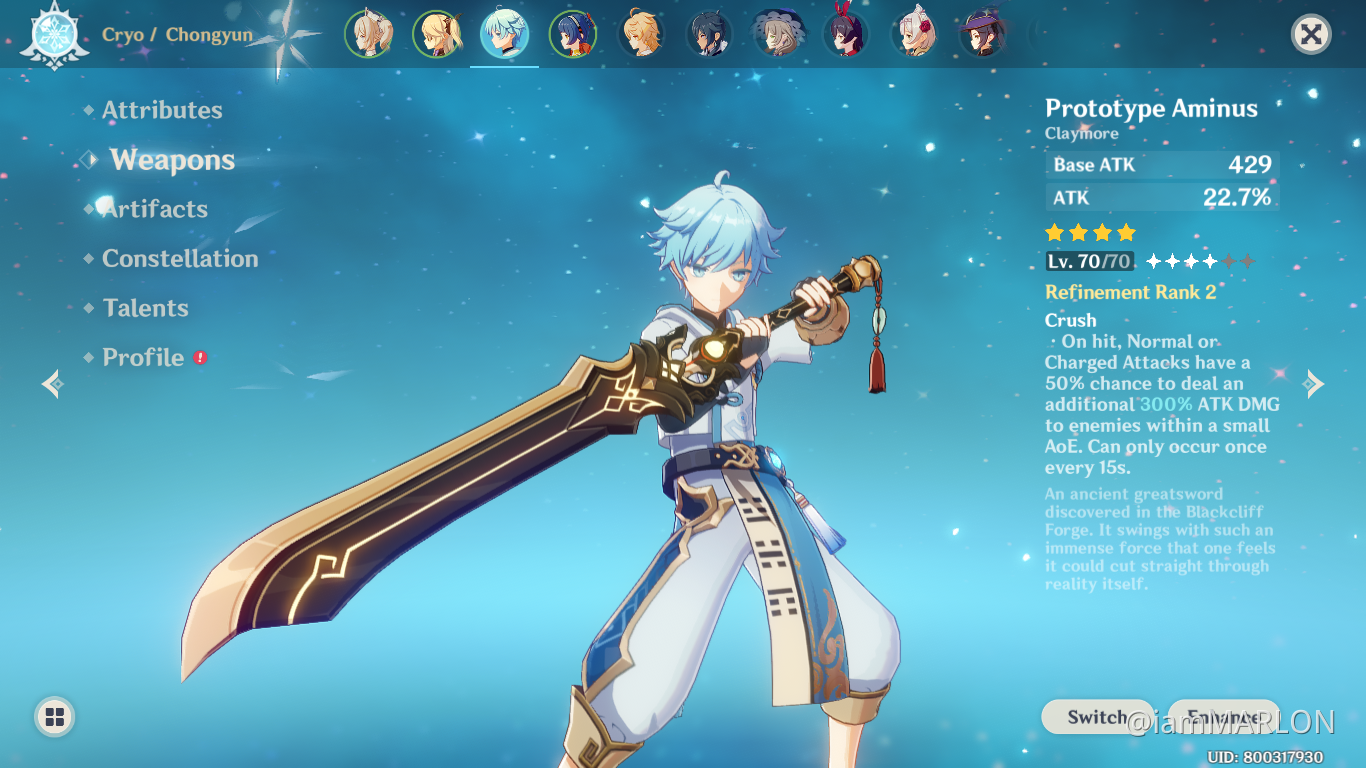Select the last portrait wearing a purple hat
Viewport: 1366px width, 768px height.
981,33
